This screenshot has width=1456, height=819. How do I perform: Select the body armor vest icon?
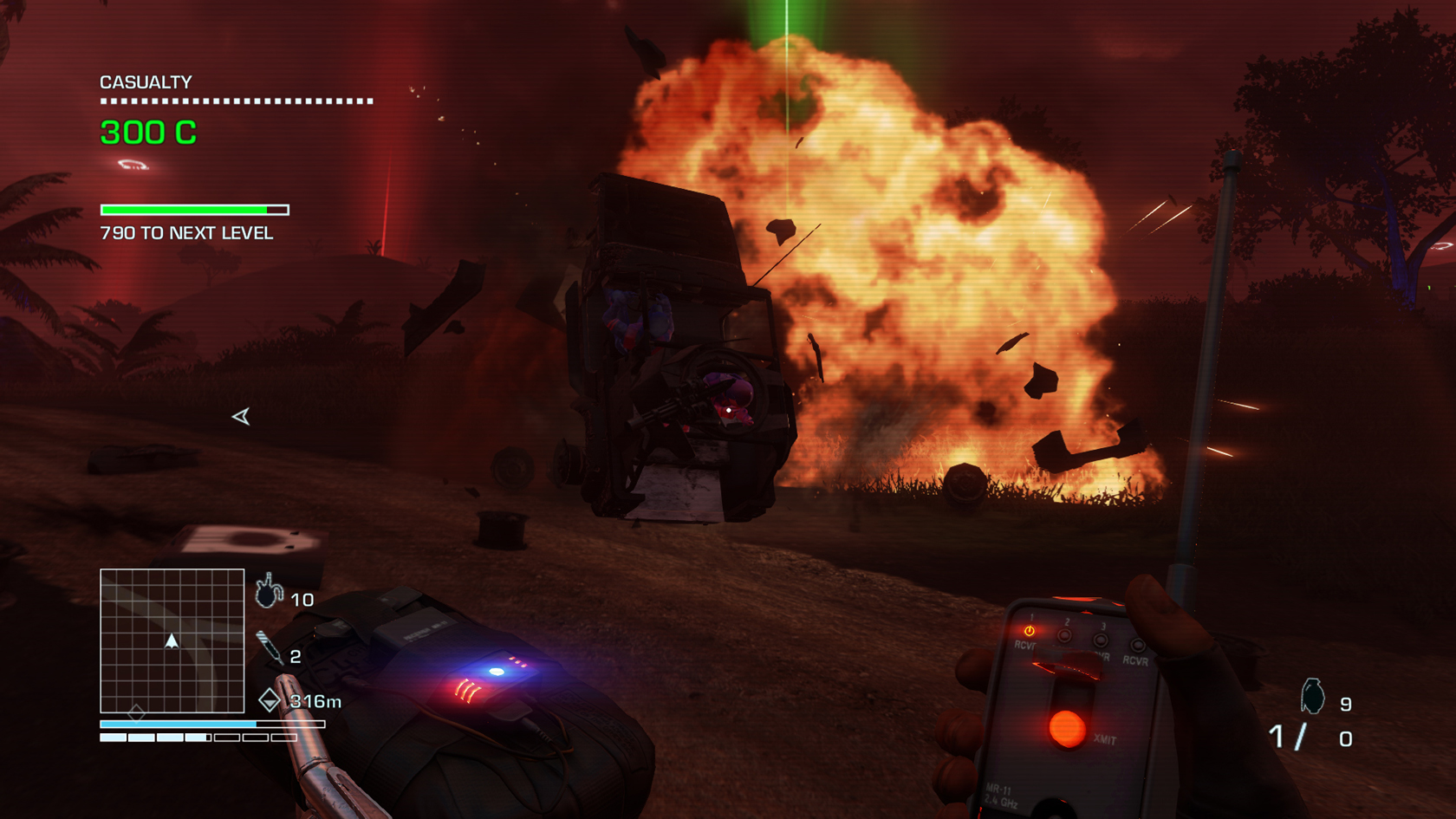(x=269, y=592)
